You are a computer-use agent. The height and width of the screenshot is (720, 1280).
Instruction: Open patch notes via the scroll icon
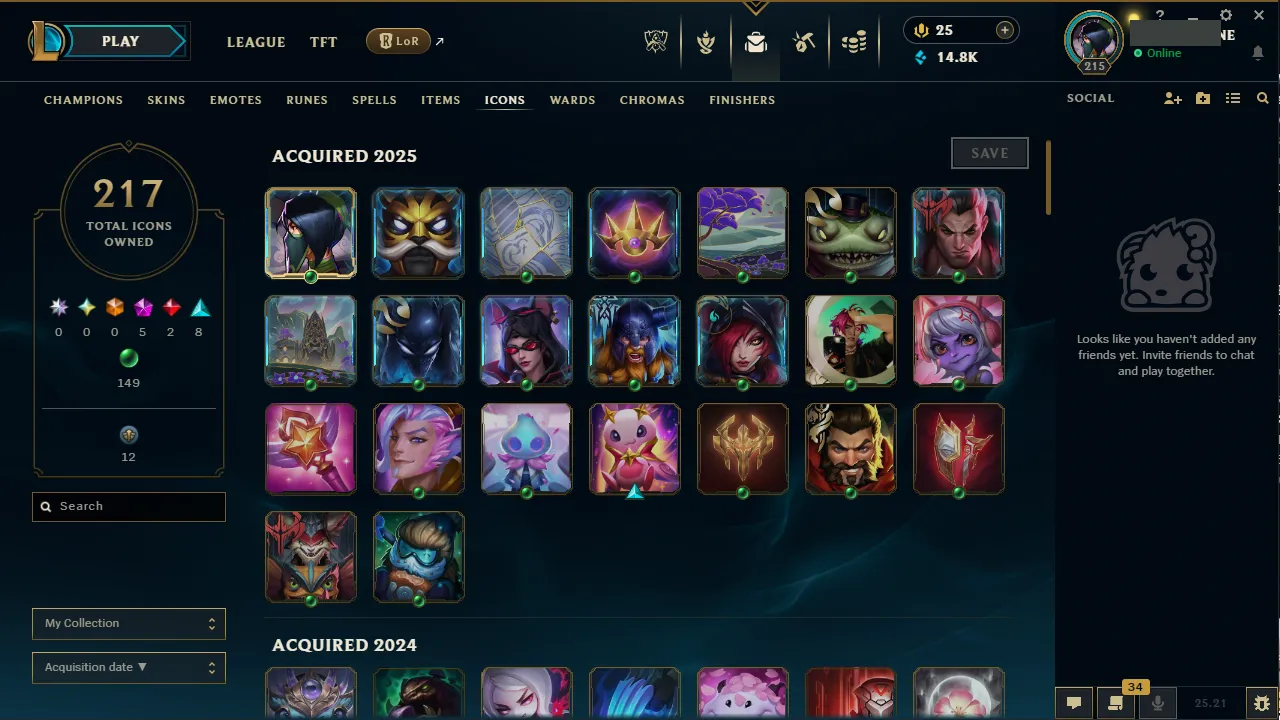(x=1115, y=703)
